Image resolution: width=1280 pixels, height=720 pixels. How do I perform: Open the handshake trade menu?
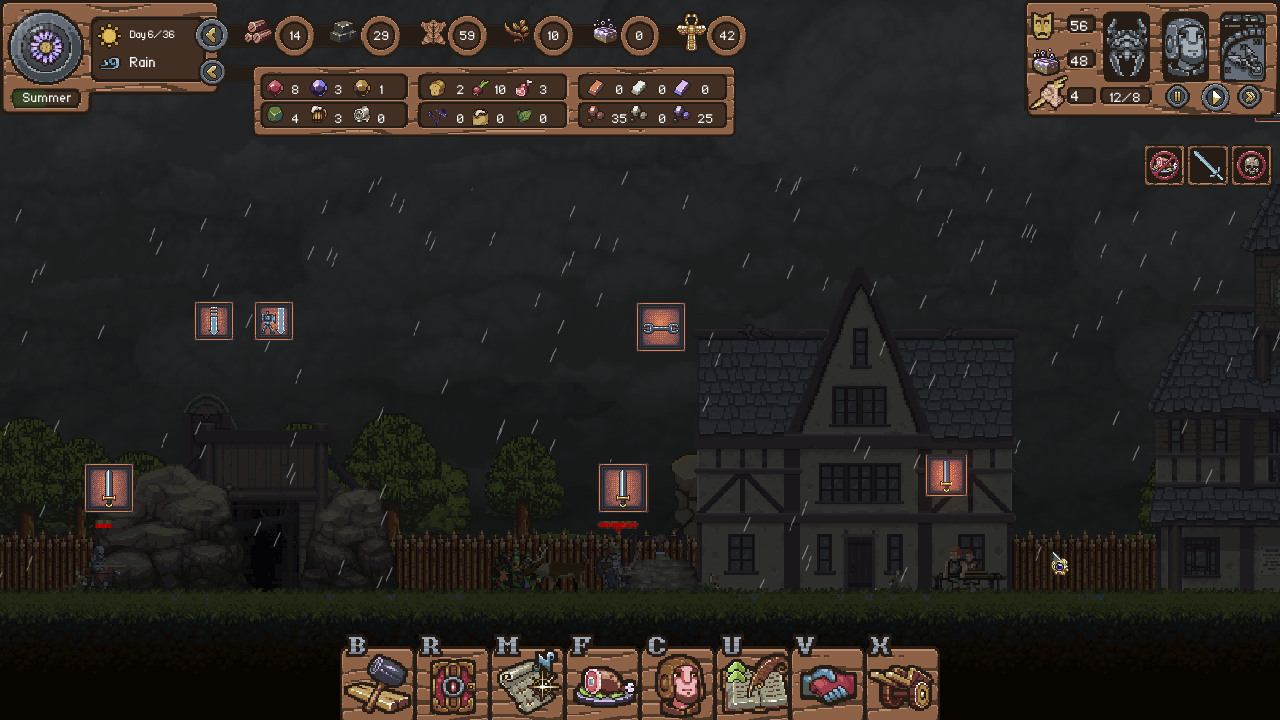pyautogui.click(x=828, y=686)
